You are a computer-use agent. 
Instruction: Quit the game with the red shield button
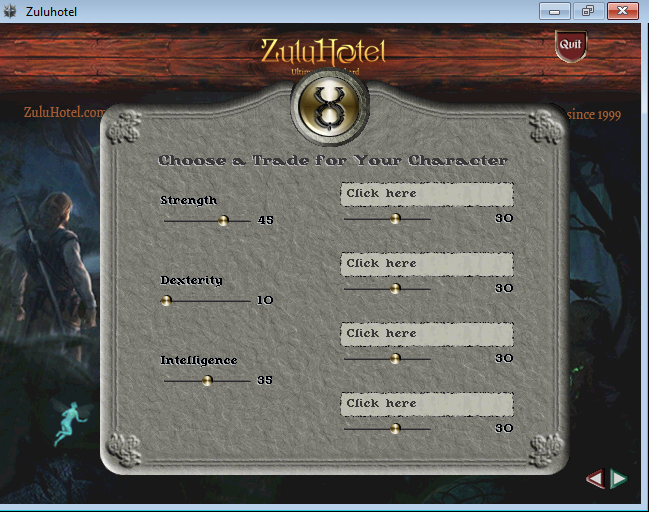570,45
